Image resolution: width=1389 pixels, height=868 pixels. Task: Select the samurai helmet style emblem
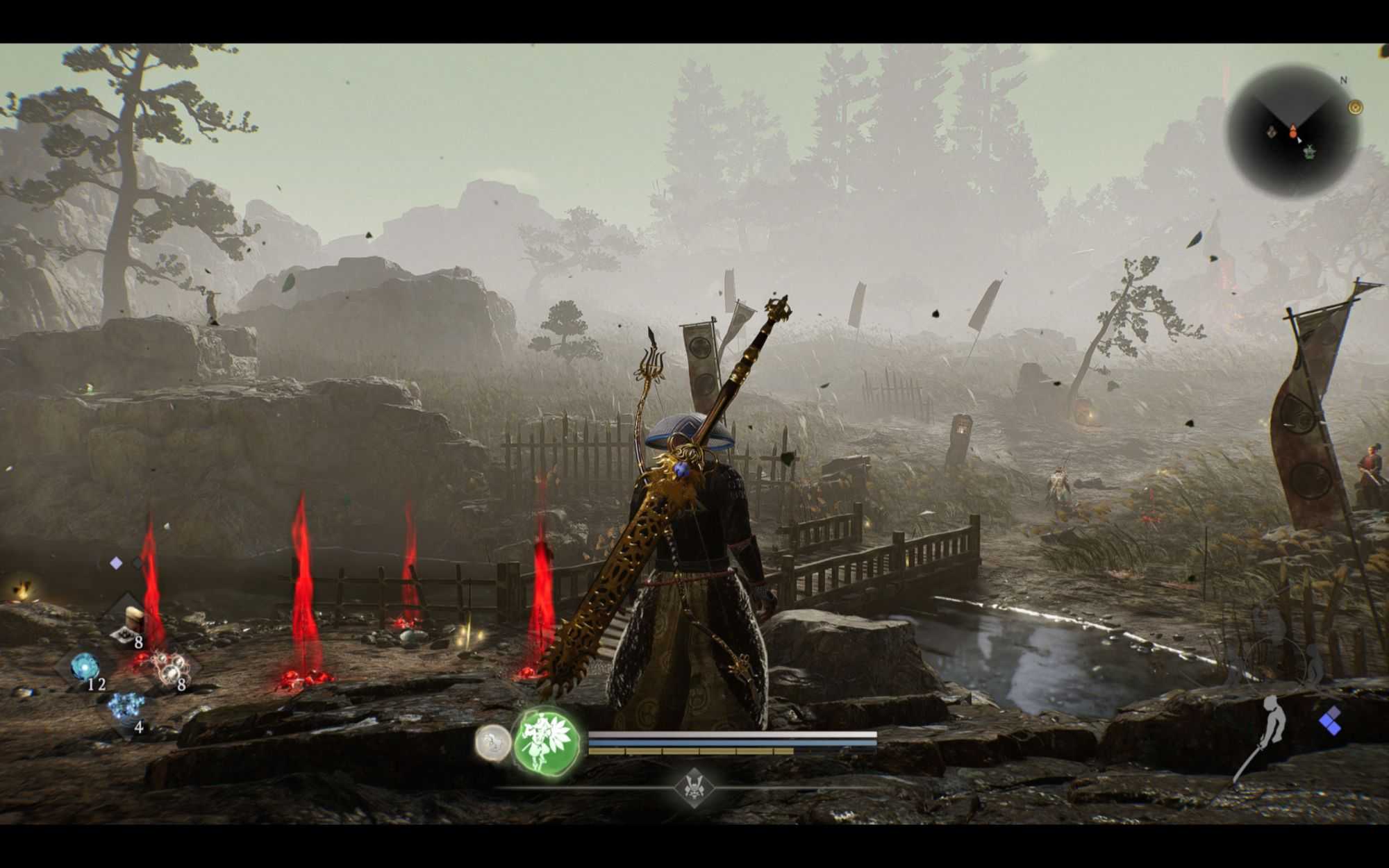click(x=692, y=787)
